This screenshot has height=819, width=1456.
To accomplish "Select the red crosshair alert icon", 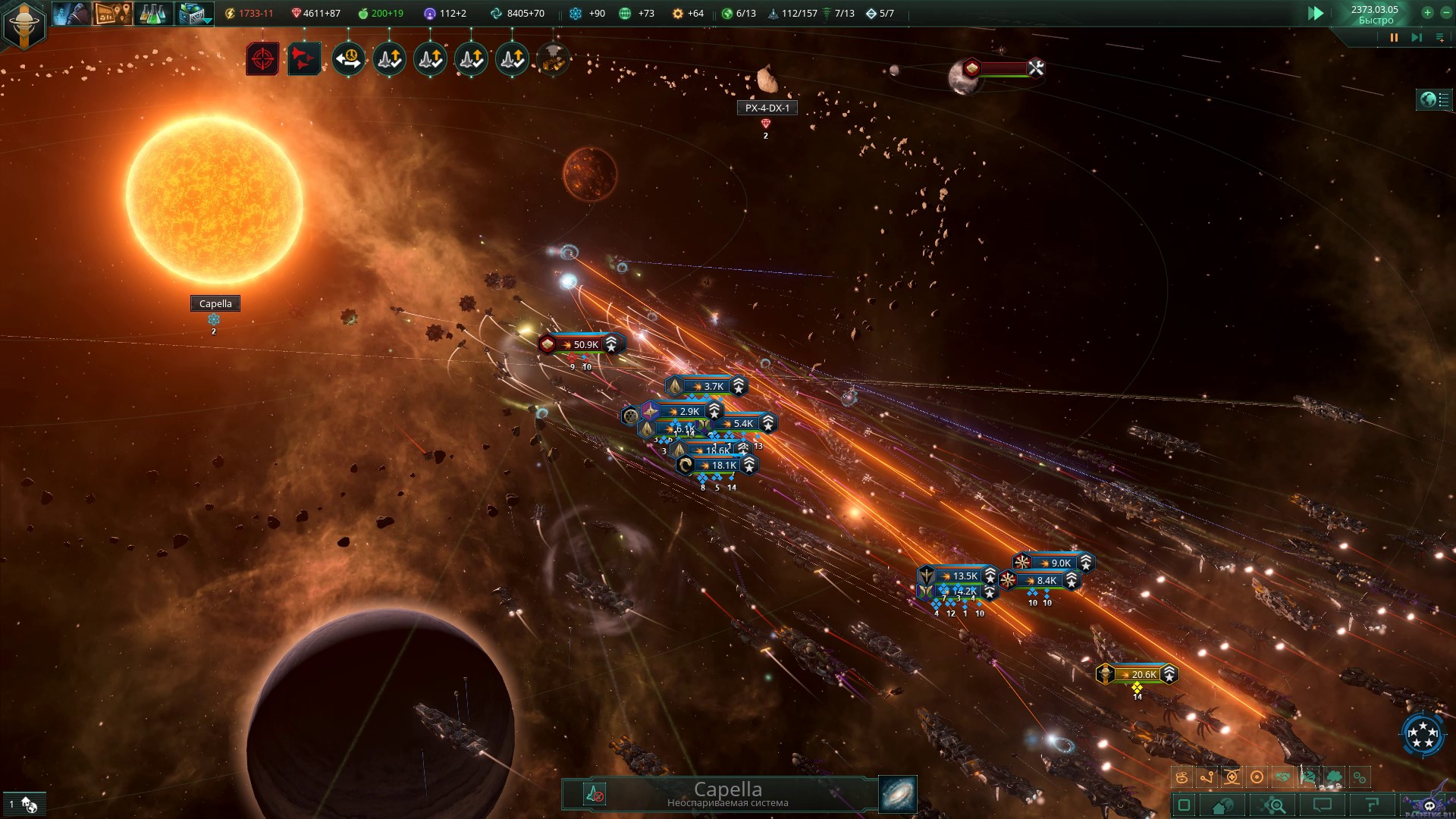I will point(262,59).
